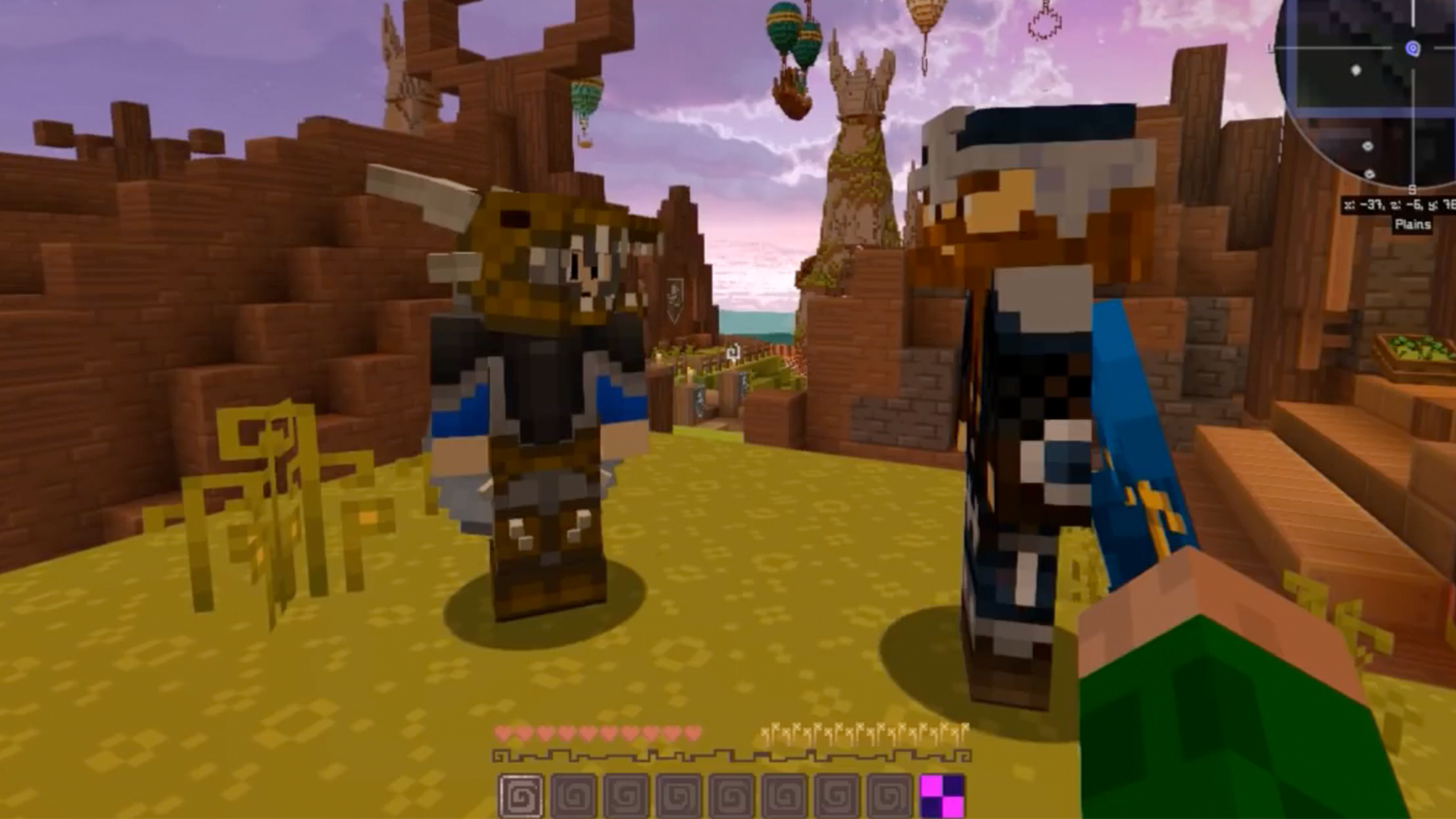
Task: Select the third hotbar slot with swirl pattern
Action: coord(626,794)
